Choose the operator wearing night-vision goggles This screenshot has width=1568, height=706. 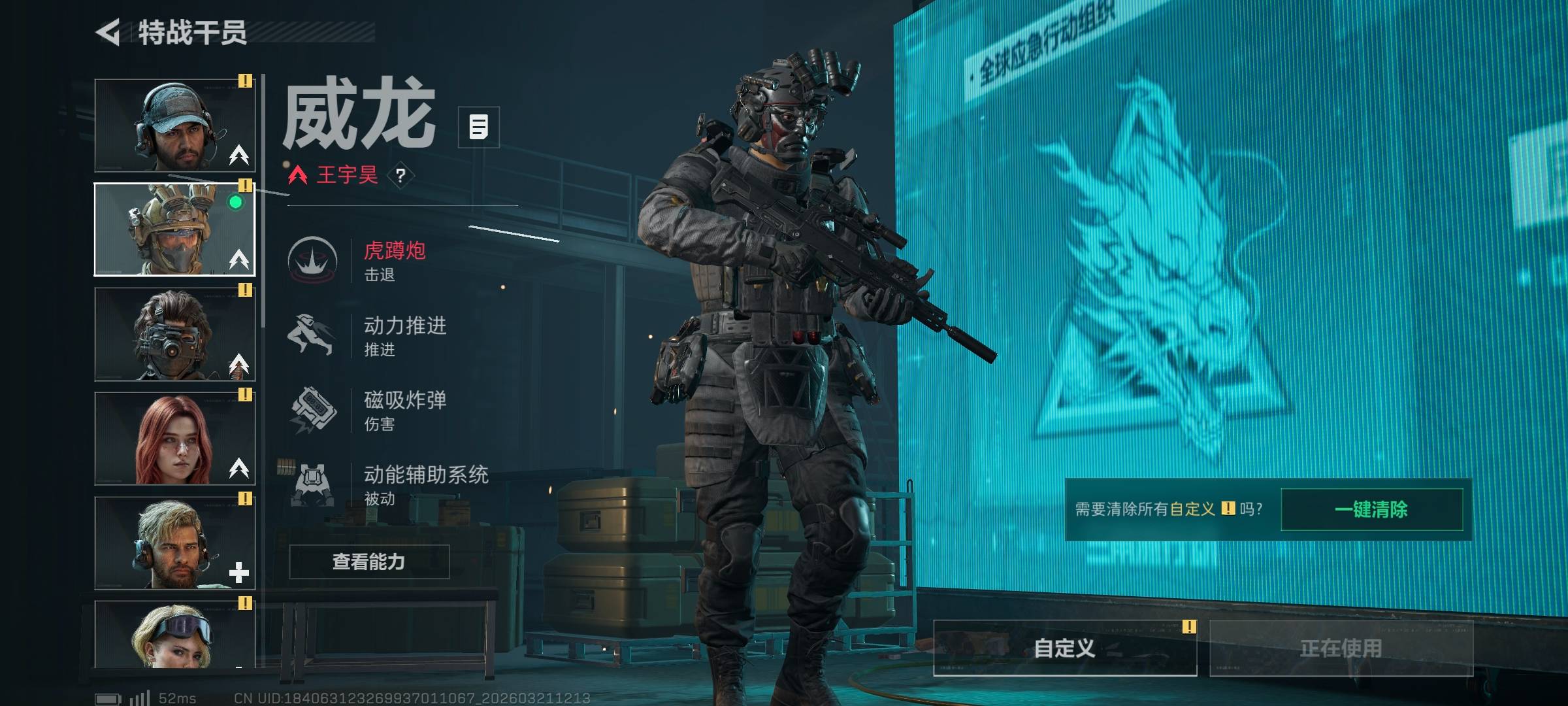[x=174, y=334]
